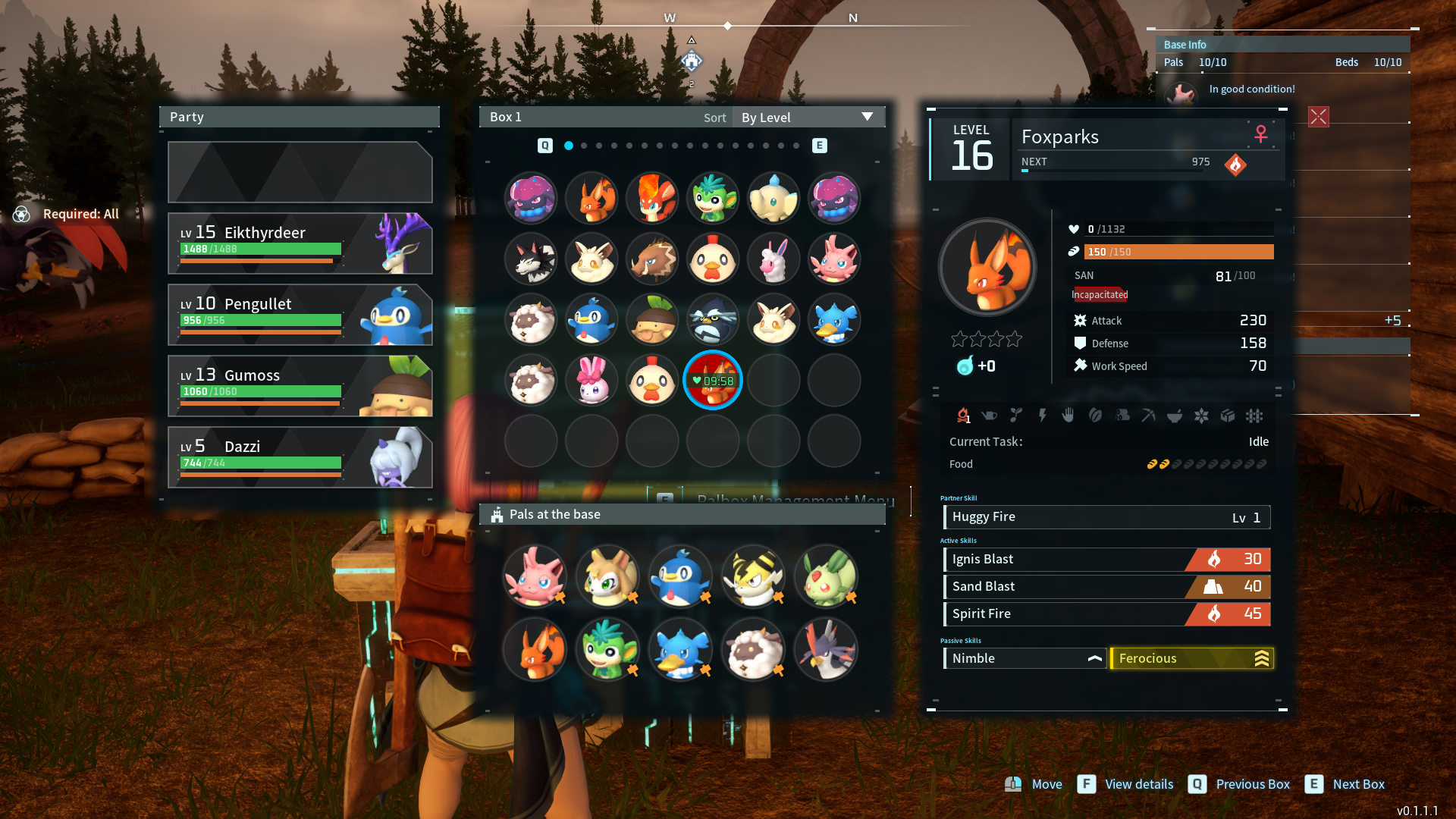Select the second box page dot
Image resolution: width=1456 pixels, height=819 pixels.
click(584, 145)
